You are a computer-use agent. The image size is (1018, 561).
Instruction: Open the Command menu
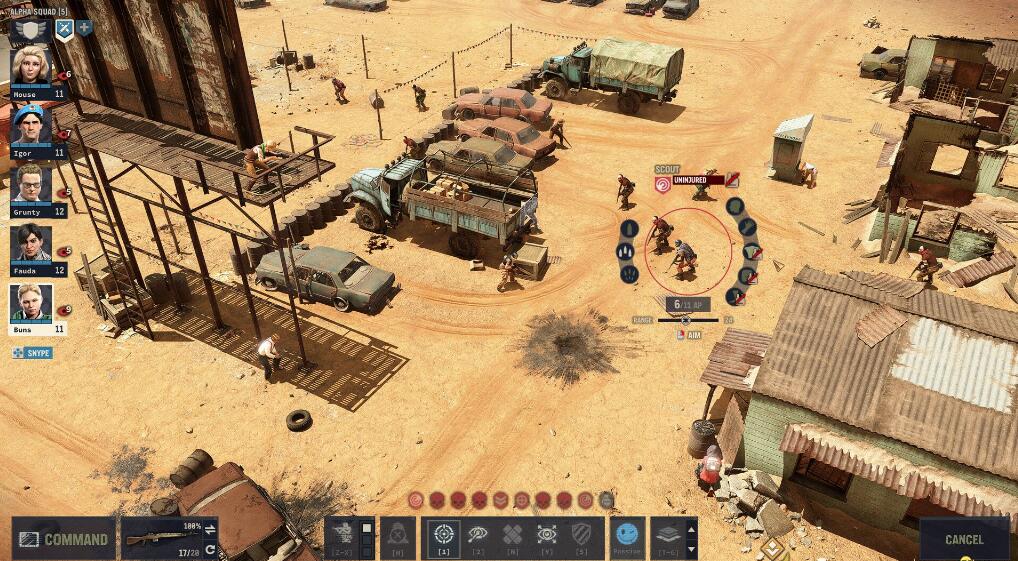point(64,539)
